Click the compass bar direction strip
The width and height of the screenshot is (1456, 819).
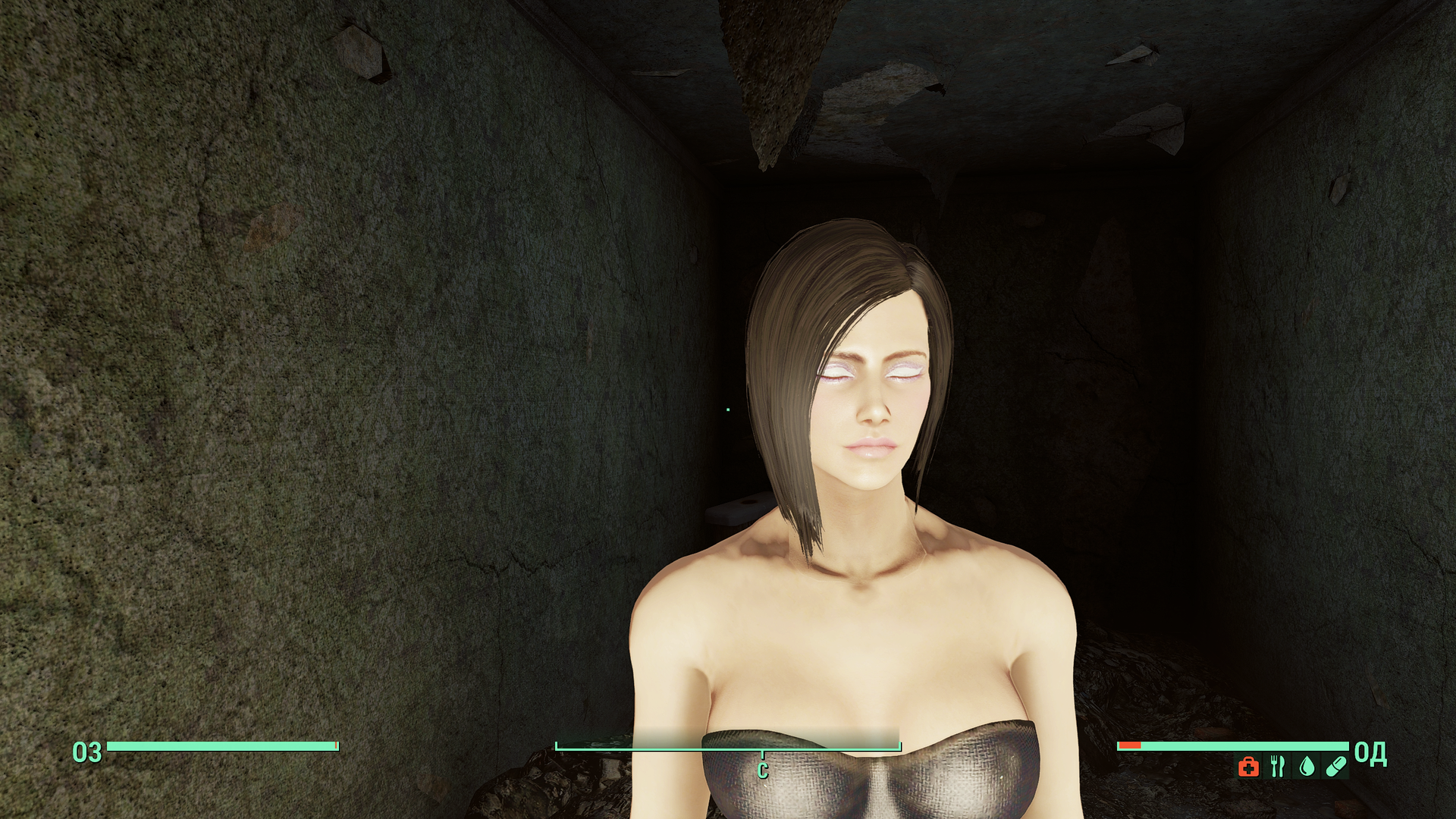[x=728, y=747]
